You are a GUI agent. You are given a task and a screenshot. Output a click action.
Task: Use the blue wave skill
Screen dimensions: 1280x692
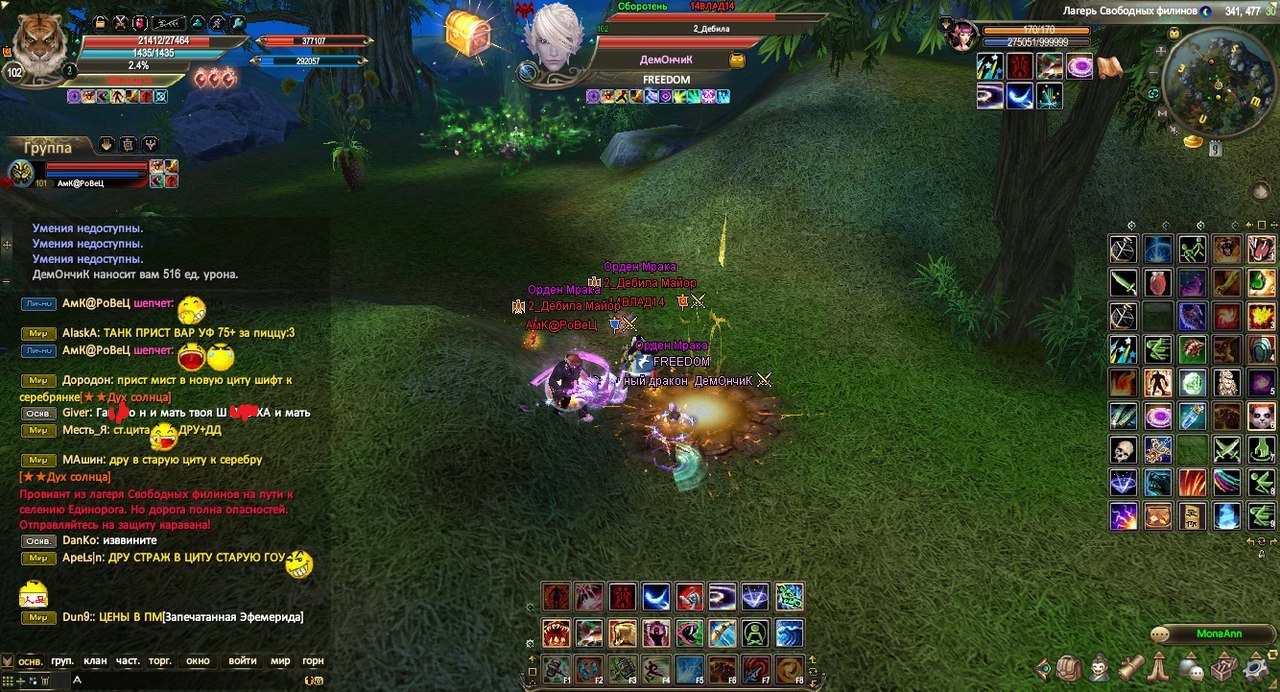click(x=789, y=633)
